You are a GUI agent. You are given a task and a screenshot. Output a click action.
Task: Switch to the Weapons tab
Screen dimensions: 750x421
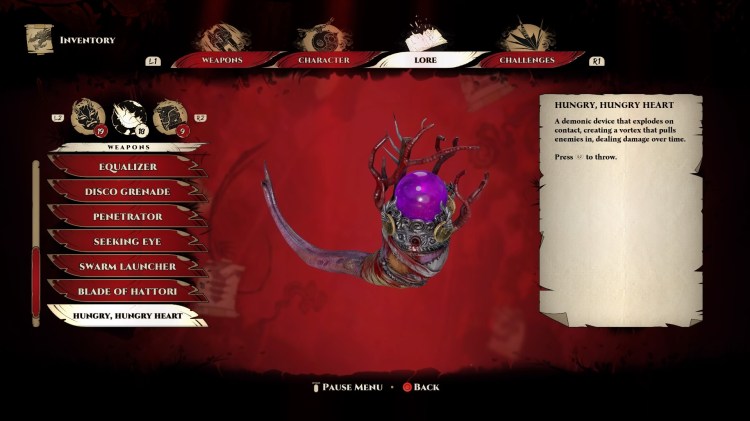coord(221,59)
